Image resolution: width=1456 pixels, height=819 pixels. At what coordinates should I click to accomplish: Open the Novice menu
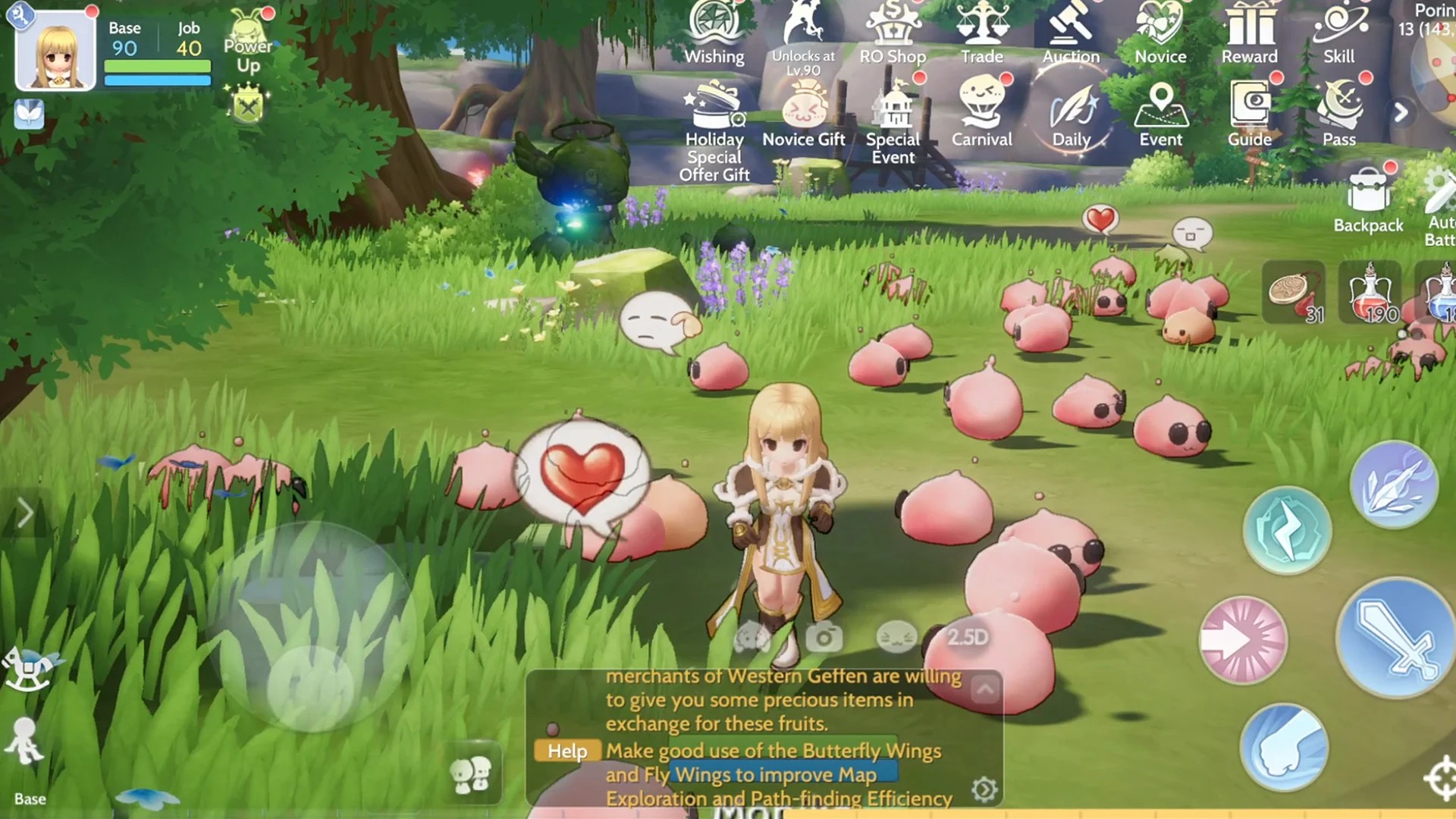point(1160,34)
